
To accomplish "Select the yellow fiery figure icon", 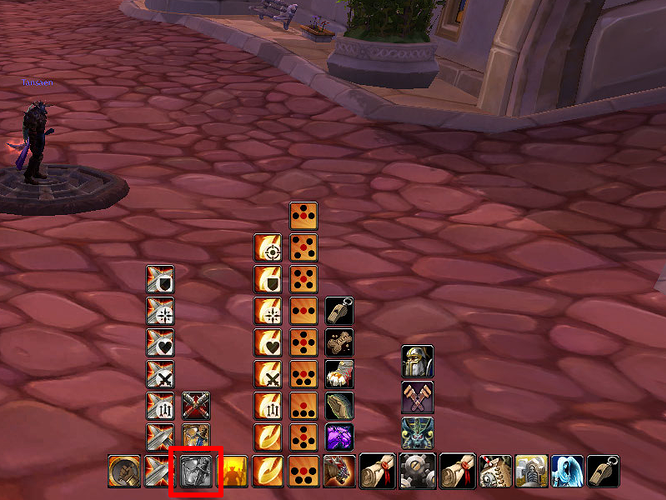I will click(232, 470).
